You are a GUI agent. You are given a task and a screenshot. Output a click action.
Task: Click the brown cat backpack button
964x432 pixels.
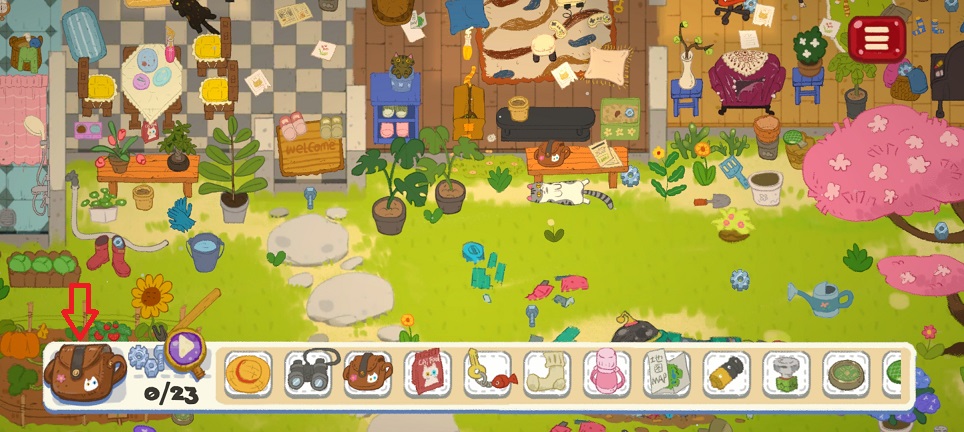point(84,369)
